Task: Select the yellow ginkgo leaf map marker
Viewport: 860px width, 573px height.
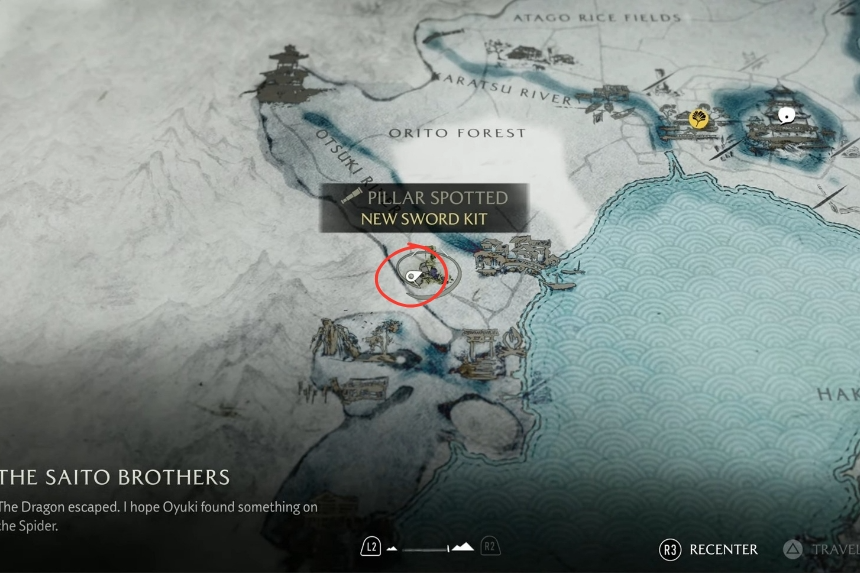Action: tap(700, 120)
